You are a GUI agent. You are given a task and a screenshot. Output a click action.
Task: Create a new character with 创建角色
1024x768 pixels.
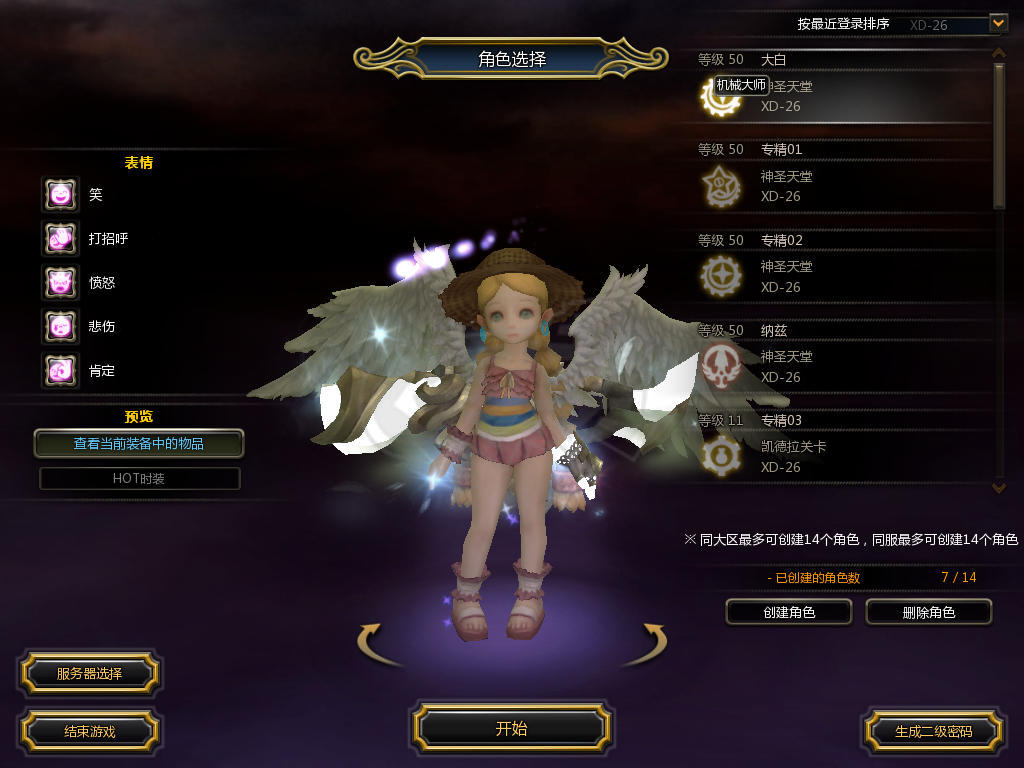pos(789,612)
